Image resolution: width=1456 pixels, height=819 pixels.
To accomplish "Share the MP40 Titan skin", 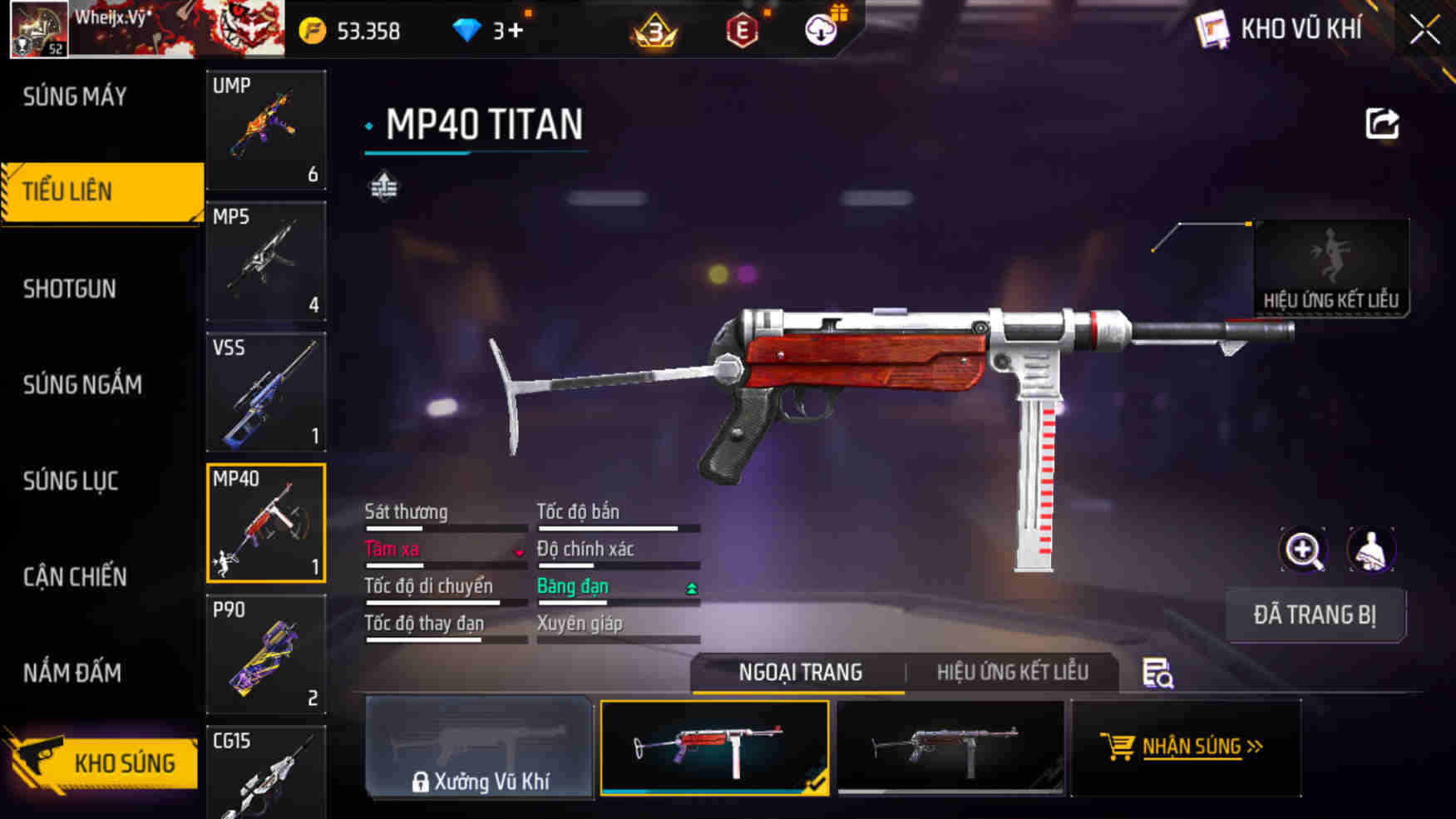I will pyautogui.click(x=1382, y=125).
